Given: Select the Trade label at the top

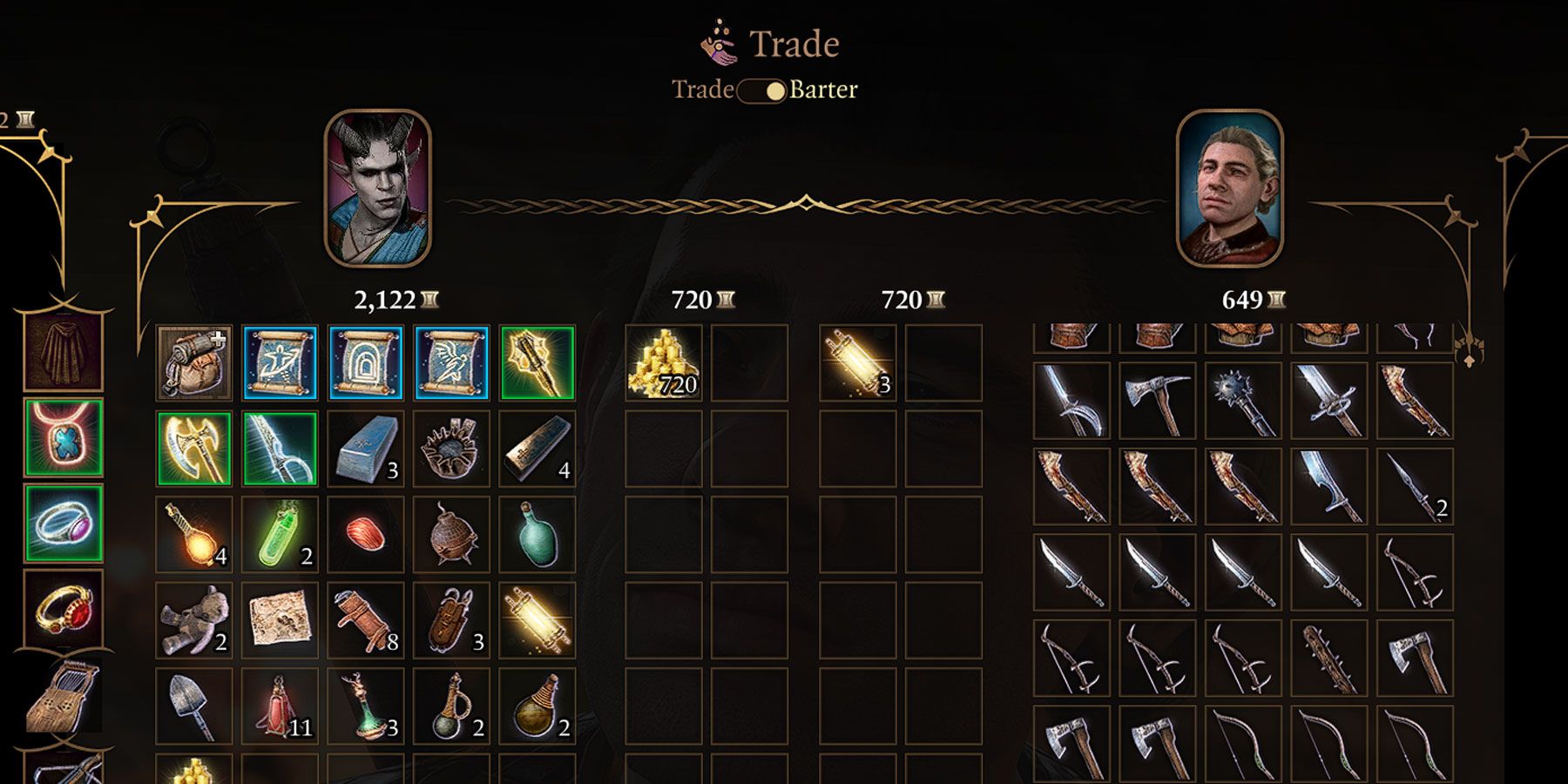Looking at the screenshot, I should pyautogui.click(x=702, y=88).
